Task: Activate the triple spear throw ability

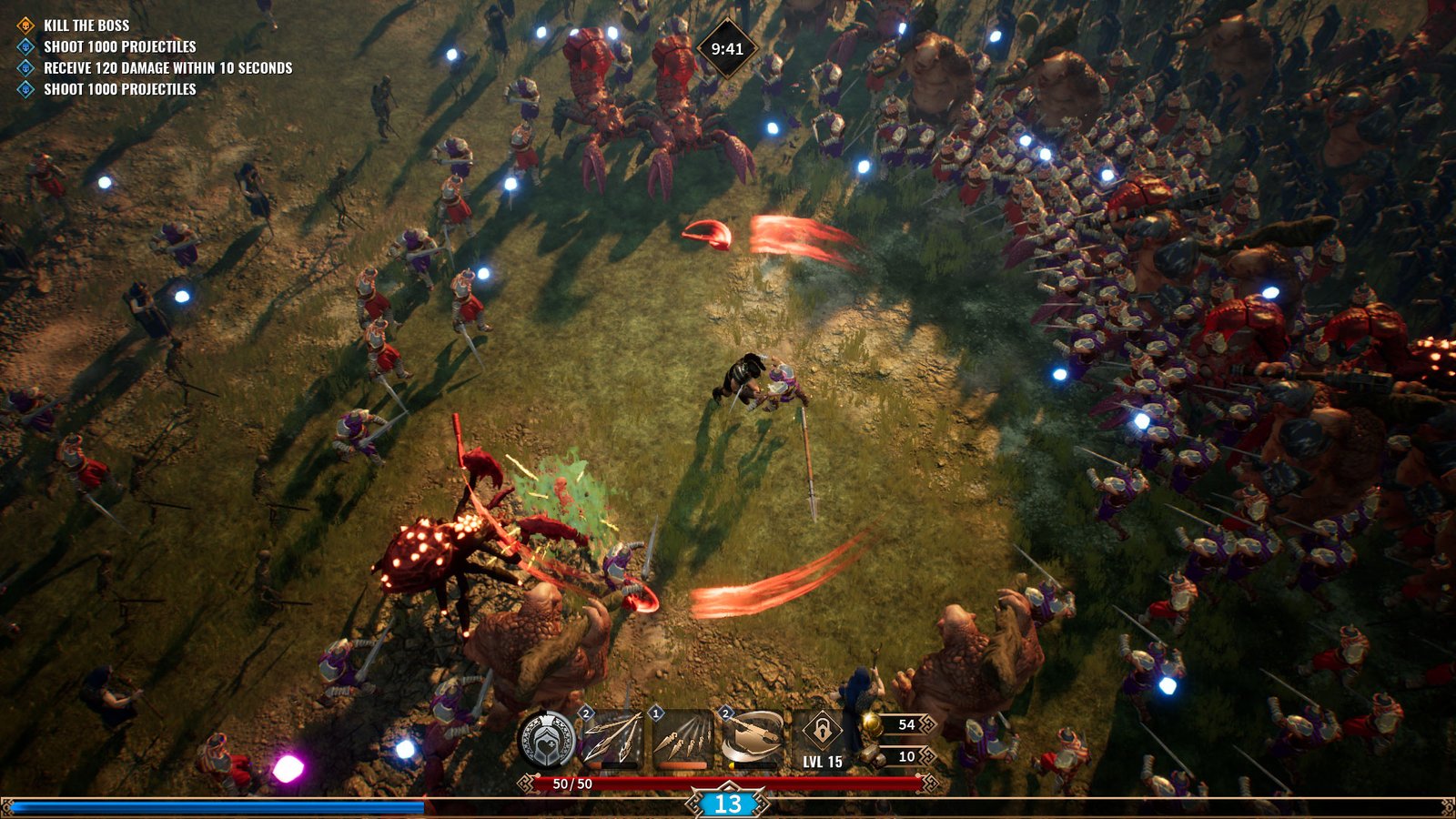Action: [611, 738]
